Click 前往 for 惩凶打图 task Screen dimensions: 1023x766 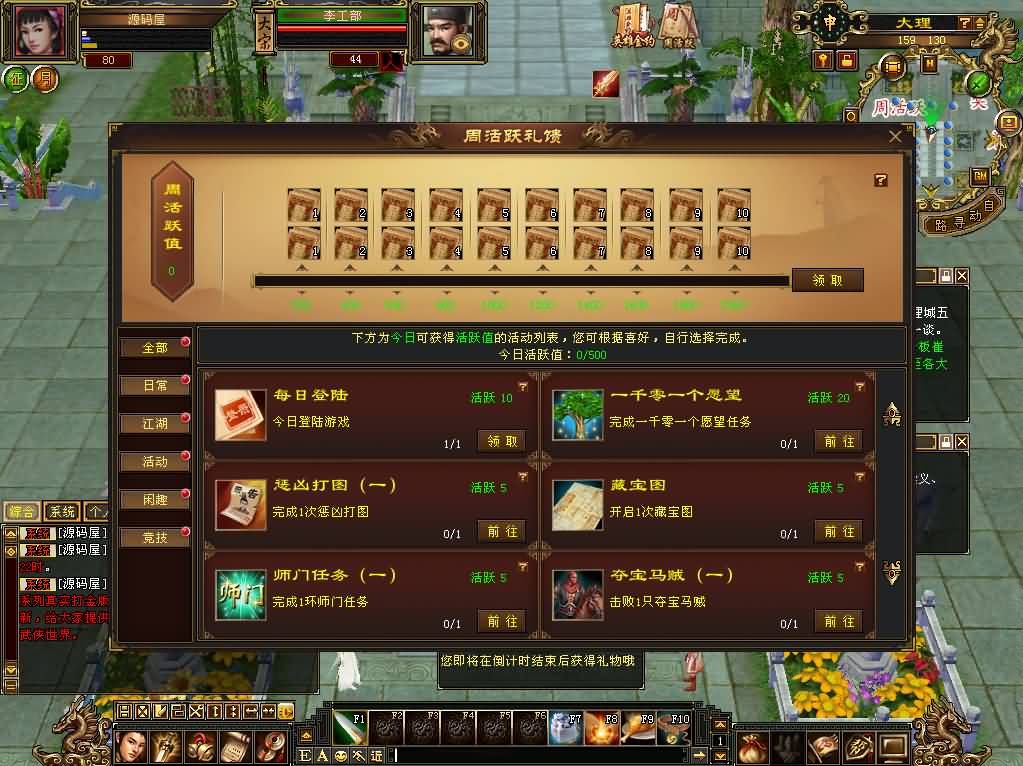click(x=502, y=531)
